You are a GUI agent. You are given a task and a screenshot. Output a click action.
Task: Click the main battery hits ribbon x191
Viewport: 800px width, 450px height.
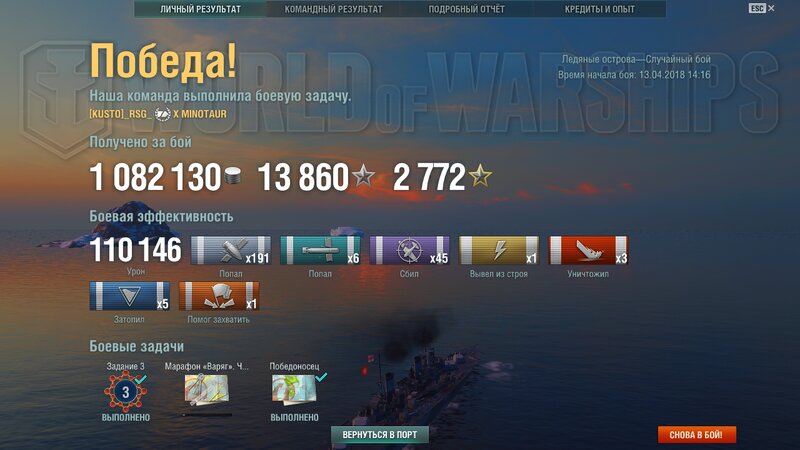pyautogui.click(x=230, y=251)
